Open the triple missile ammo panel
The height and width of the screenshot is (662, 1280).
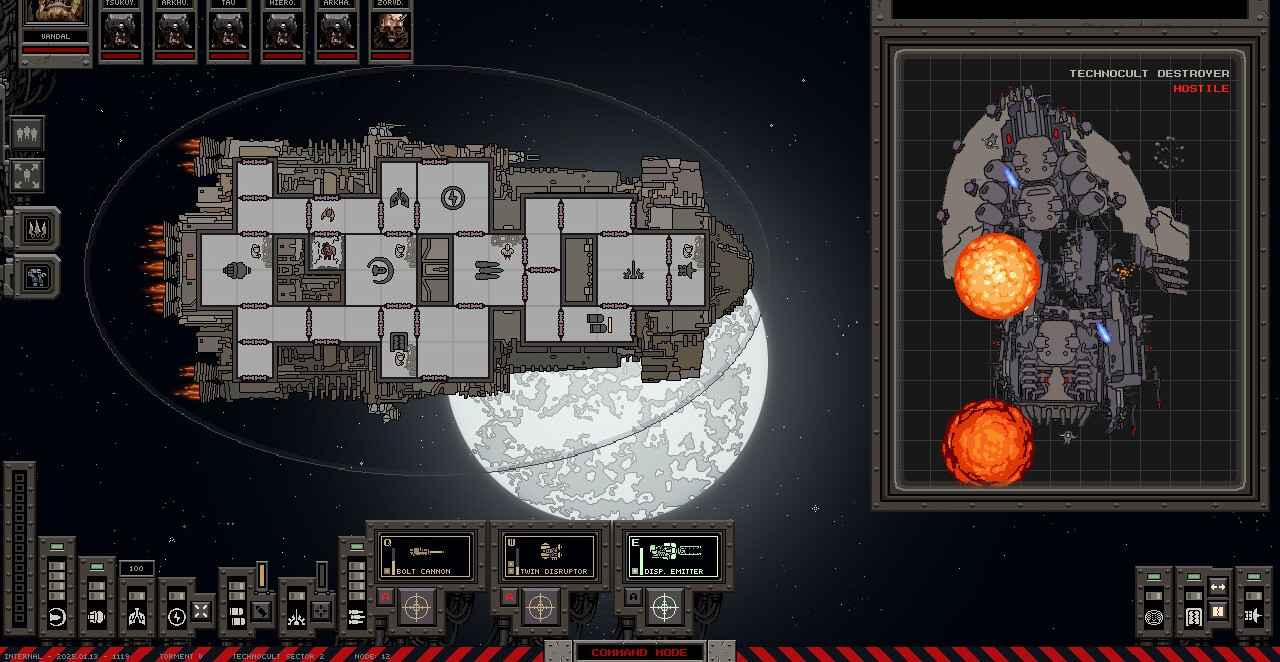(x=38, y=229)
